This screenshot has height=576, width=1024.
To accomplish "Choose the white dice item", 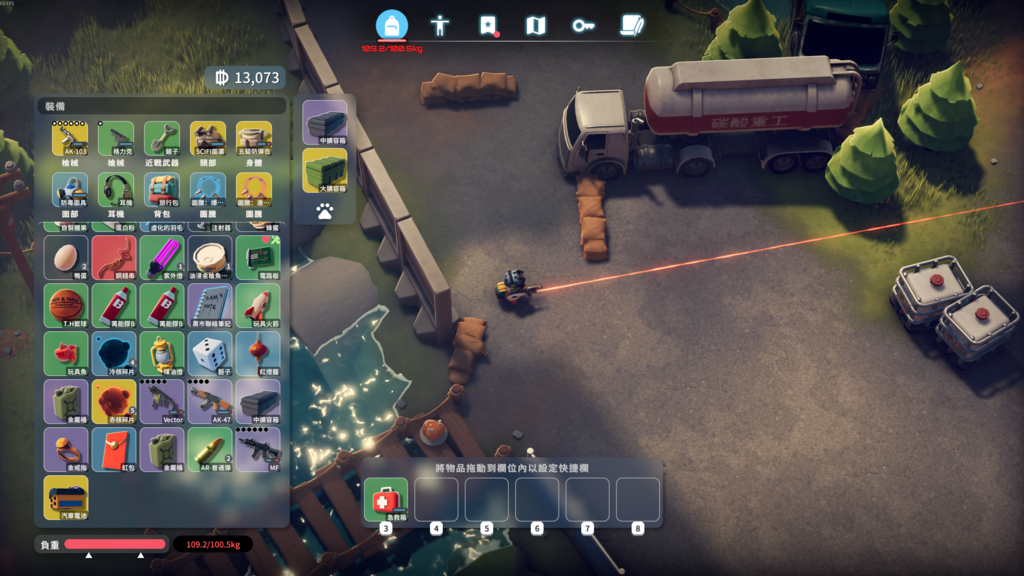I will point(210,353).
